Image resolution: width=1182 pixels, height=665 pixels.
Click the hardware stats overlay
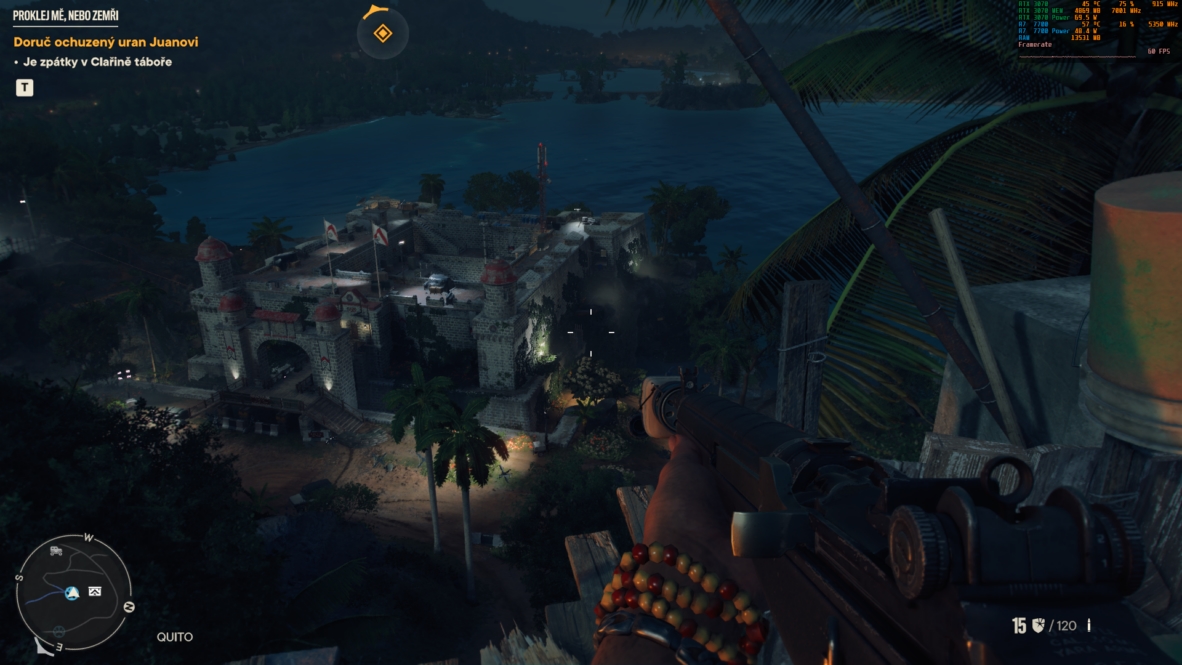click(x=1097, y=28)
